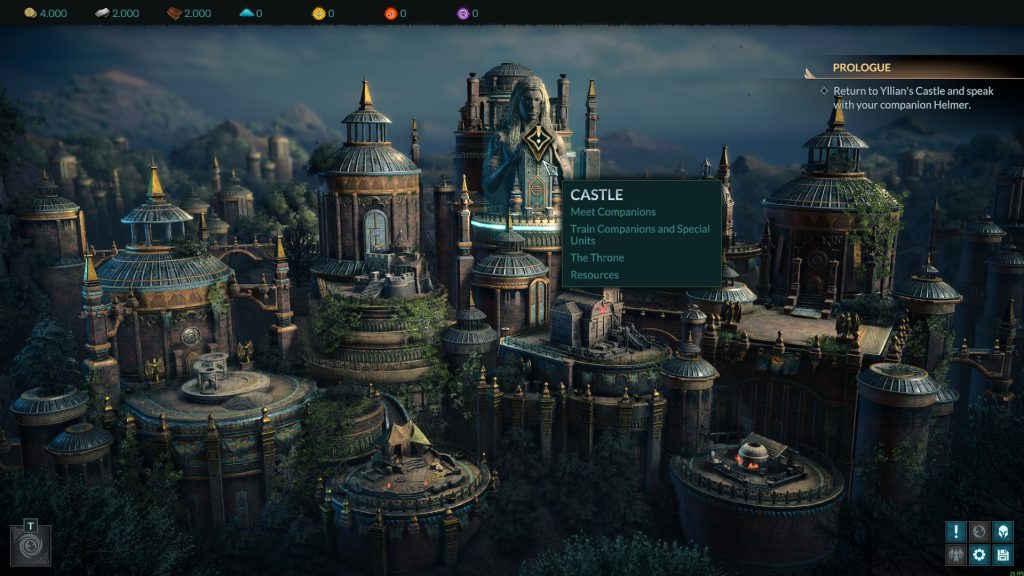The width and height of the screenshot is (1024, 576).
Task: Open settings with the gear button
Action: (x=980, y=555)
